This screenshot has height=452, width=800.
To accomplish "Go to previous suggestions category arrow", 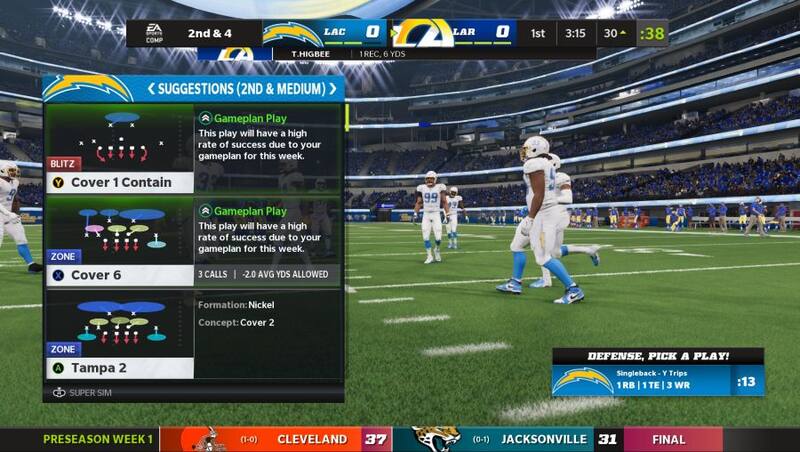I will point(152,89).
